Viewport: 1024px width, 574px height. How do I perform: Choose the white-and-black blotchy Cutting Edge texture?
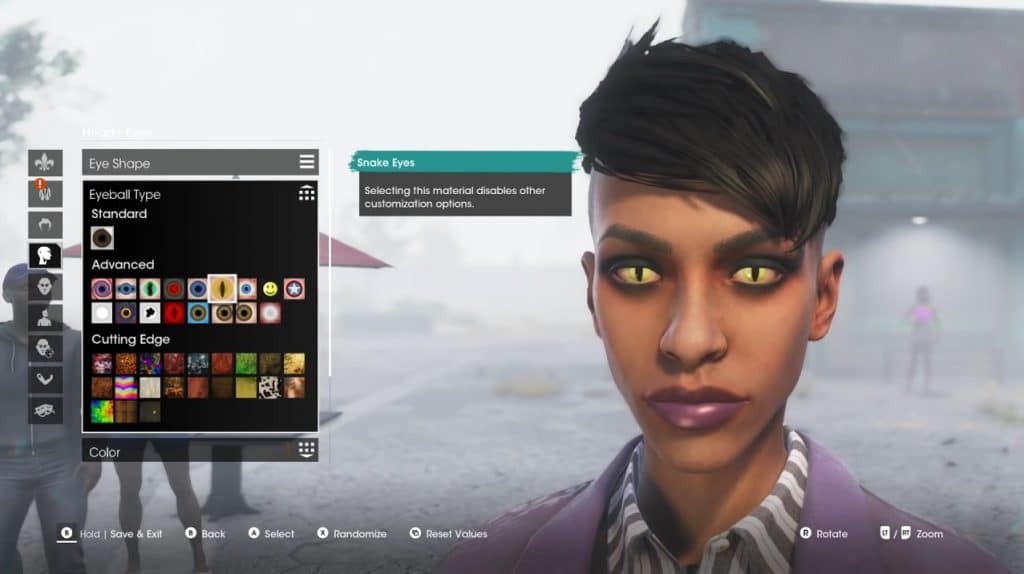(x=270, y=387)
